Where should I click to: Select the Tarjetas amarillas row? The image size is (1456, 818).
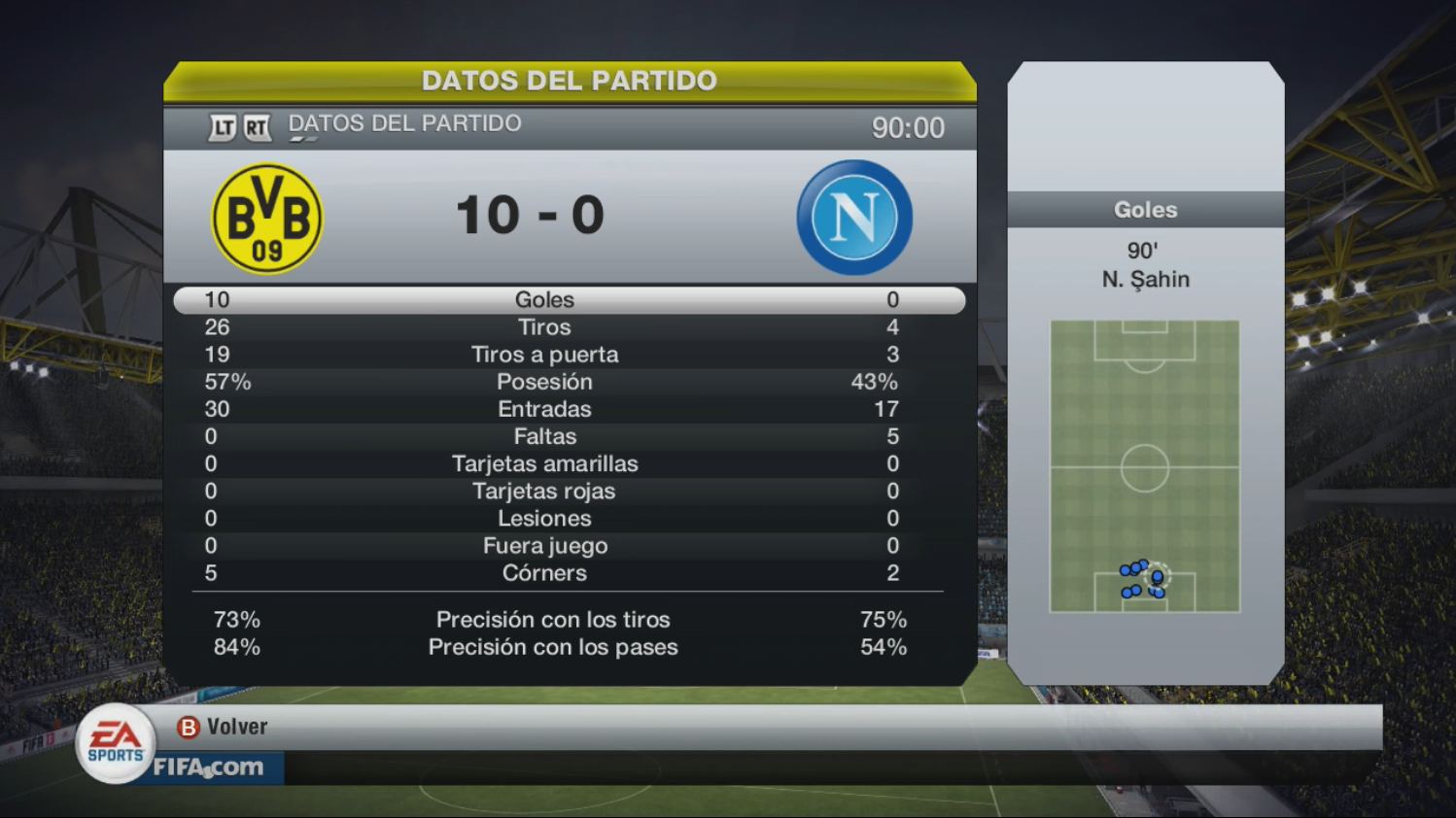(x=569, y=463)
